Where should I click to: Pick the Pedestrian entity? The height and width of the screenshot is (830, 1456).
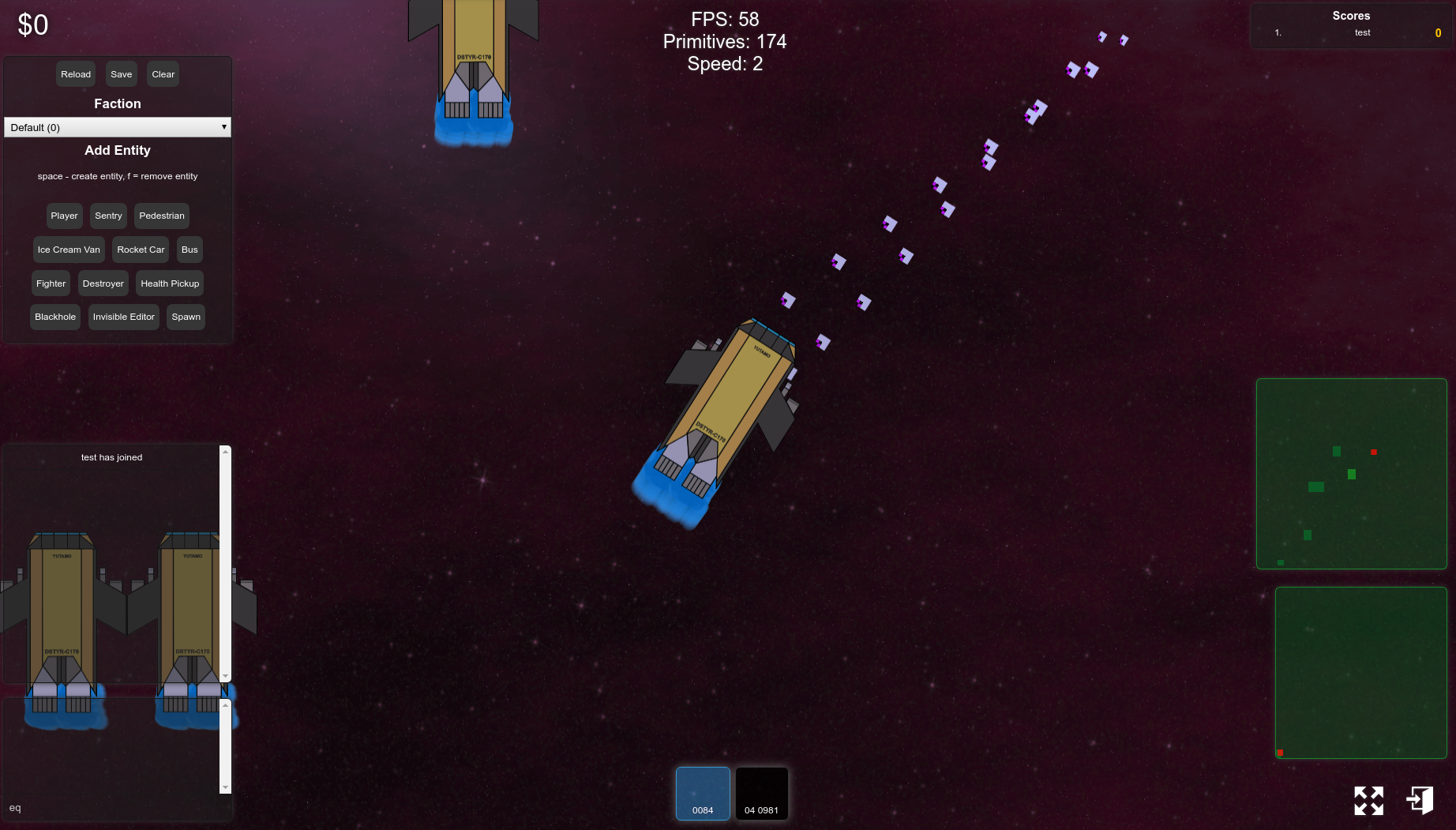pyautogui.click(x=161, y=216)
